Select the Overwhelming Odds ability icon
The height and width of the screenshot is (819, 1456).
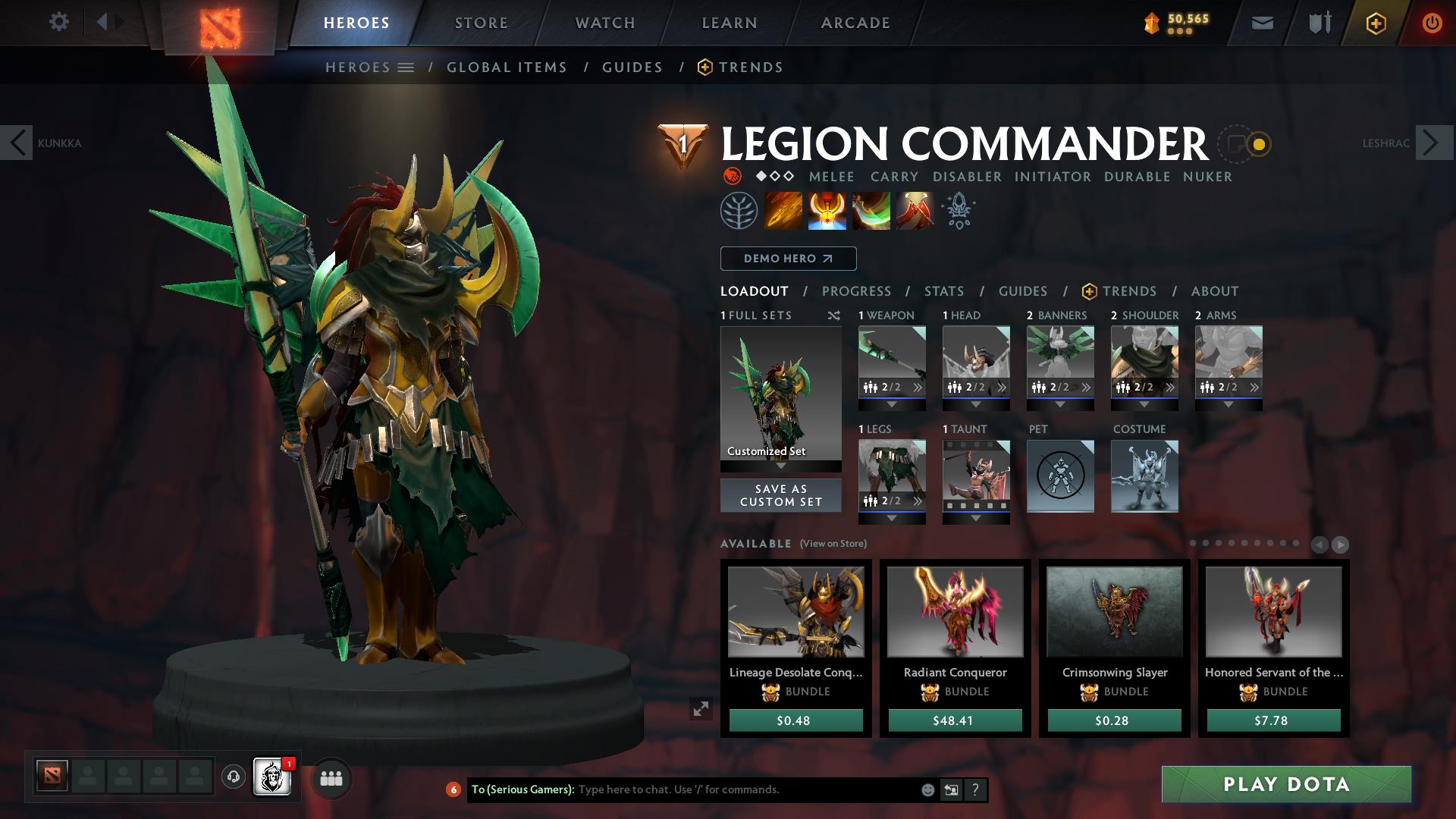coord(783,211)
